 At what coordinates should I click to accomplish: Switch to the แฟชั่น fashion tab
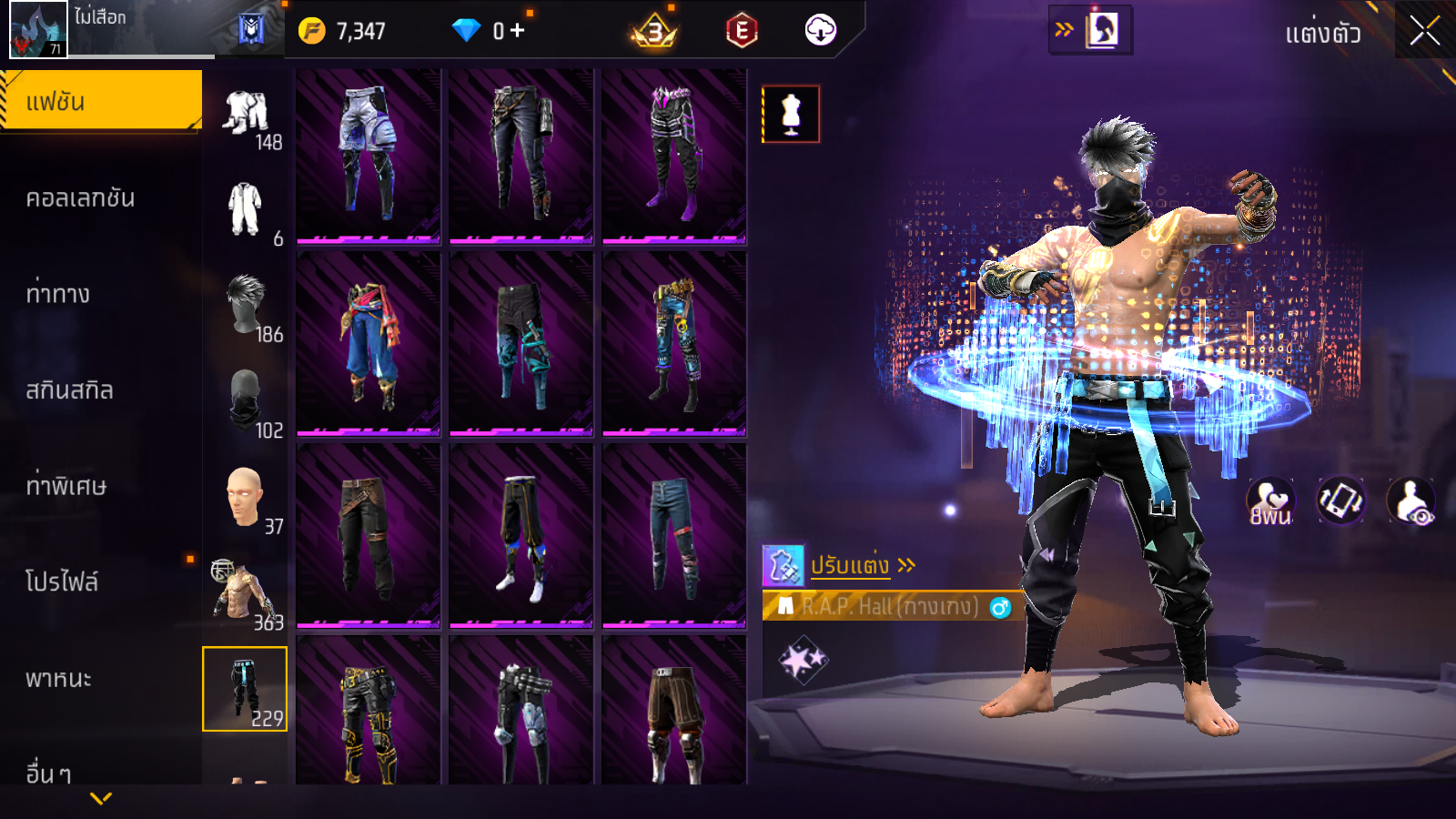pyautogui.click(x=101, y=101)
